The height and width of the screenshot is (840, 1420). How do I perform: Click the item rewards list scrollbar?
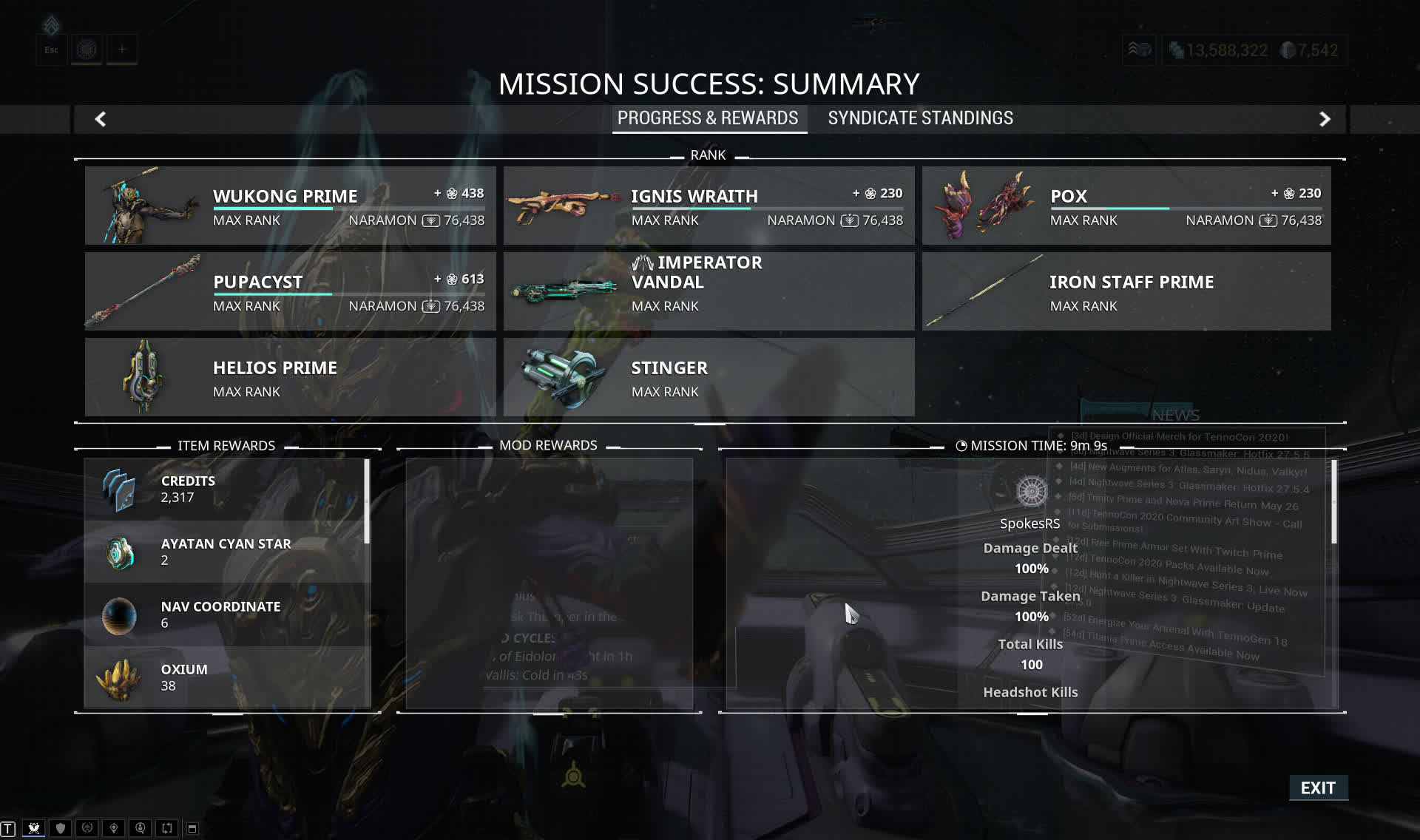pyautogui.click(x=367, y=501)
